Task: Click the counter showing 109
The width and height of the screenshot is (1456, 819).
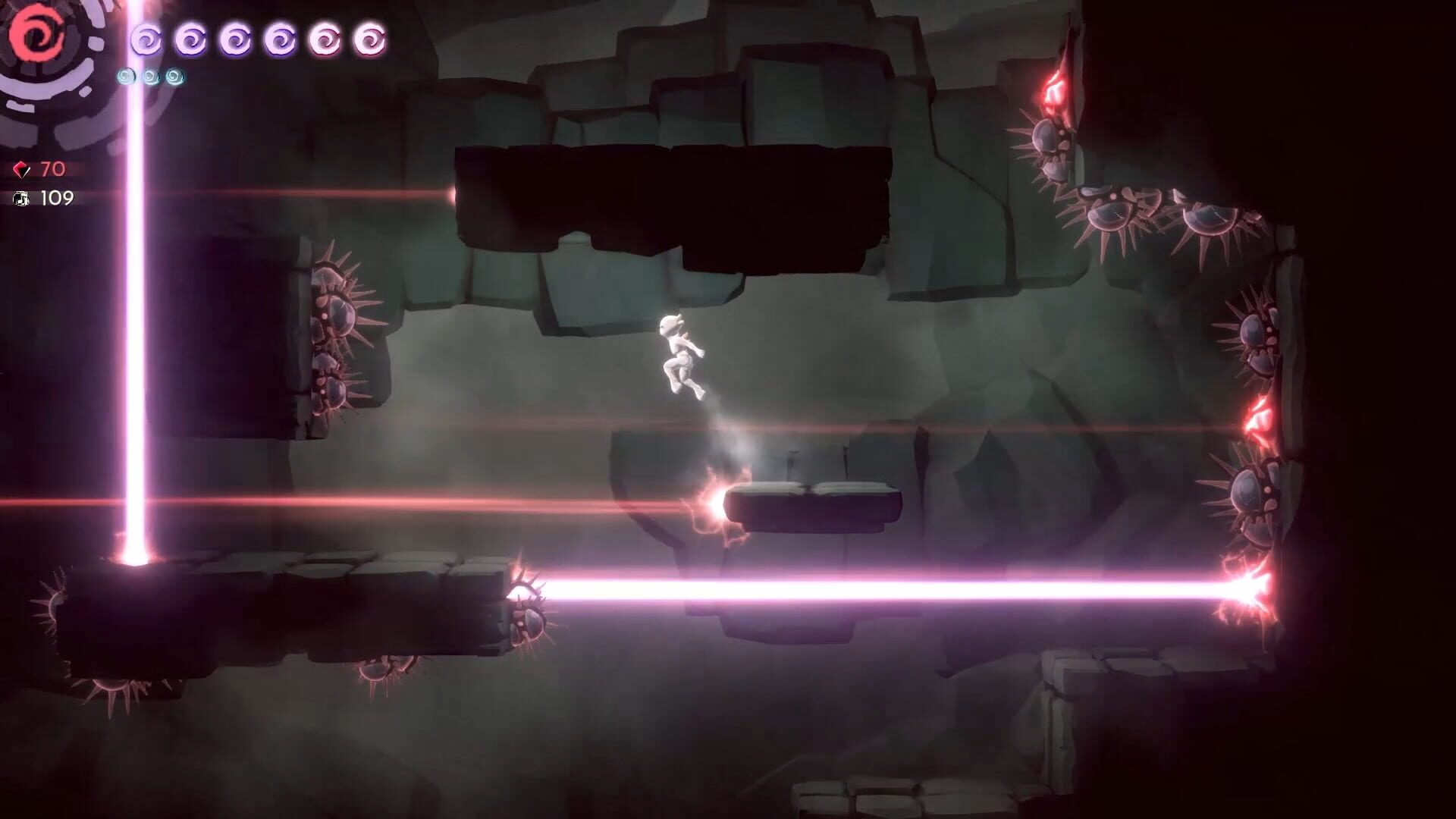Action: coord(56,199)
